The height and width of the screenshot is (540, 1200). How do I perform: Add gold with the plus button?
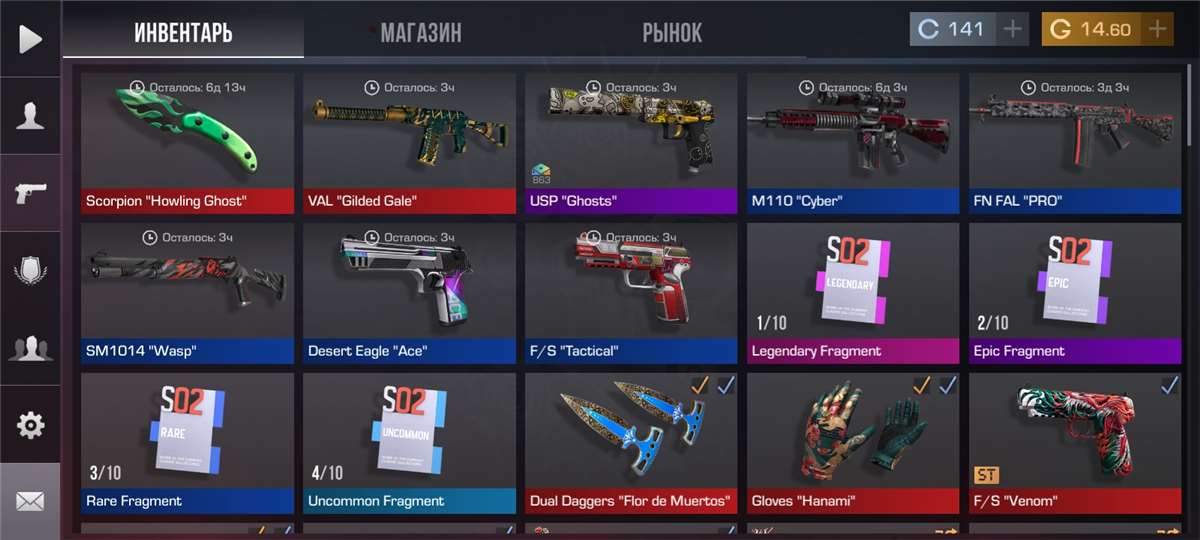click(x=1157, y=29)
